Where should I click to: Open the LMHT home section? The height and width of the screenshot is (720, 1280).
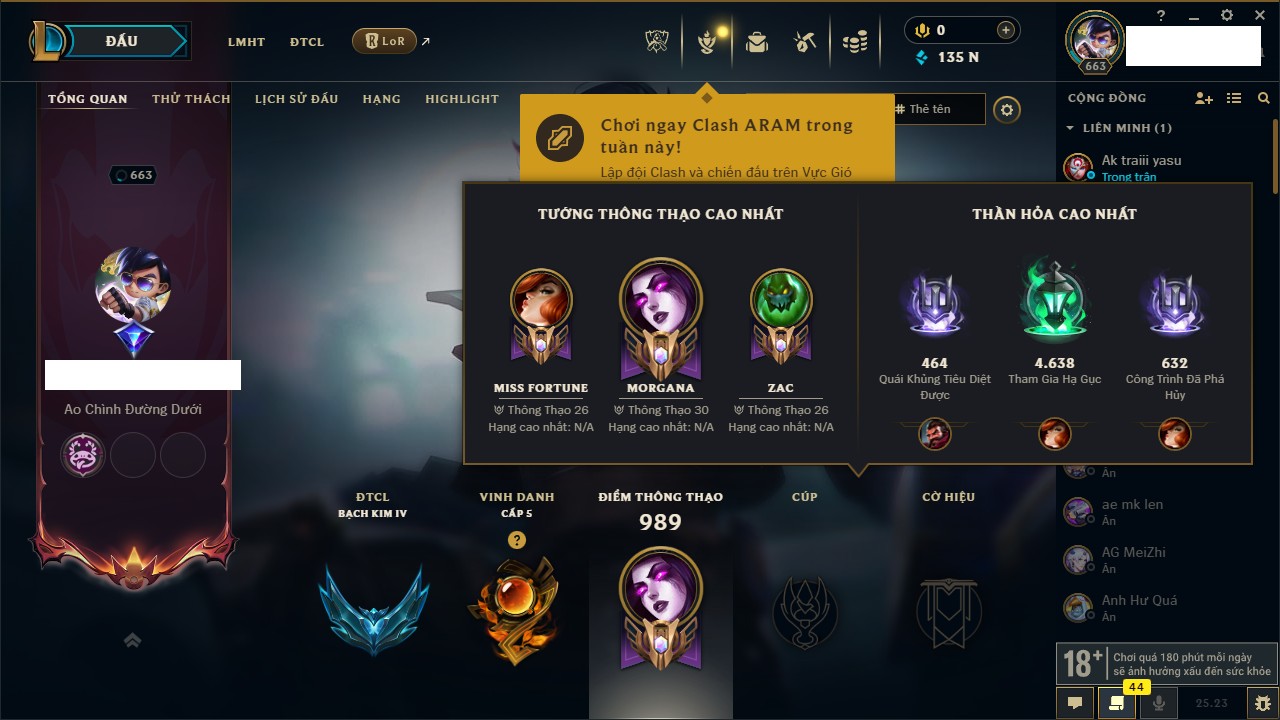tap(246, 42)
